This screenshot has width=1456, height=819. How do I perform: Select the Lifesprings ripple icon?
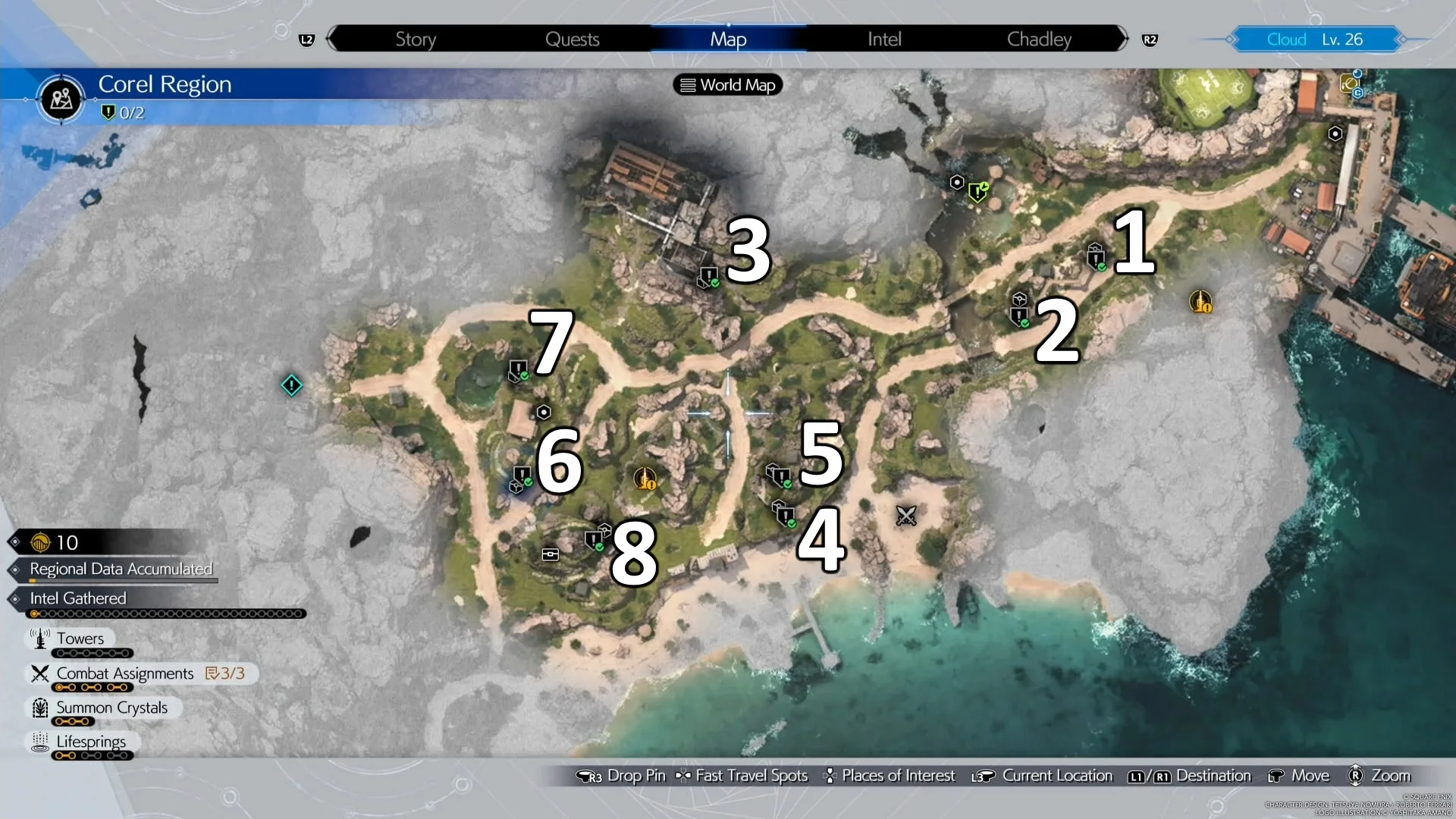(40, 742)
